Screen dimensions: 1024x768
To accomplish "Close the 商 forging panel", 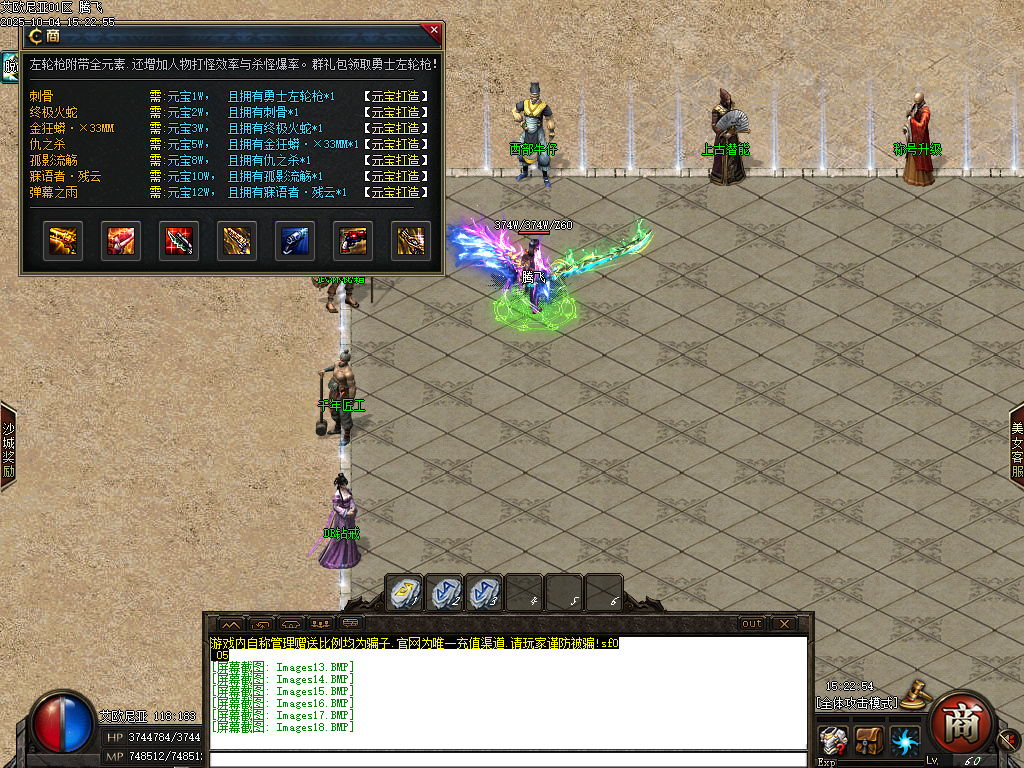I will point(433,31).
